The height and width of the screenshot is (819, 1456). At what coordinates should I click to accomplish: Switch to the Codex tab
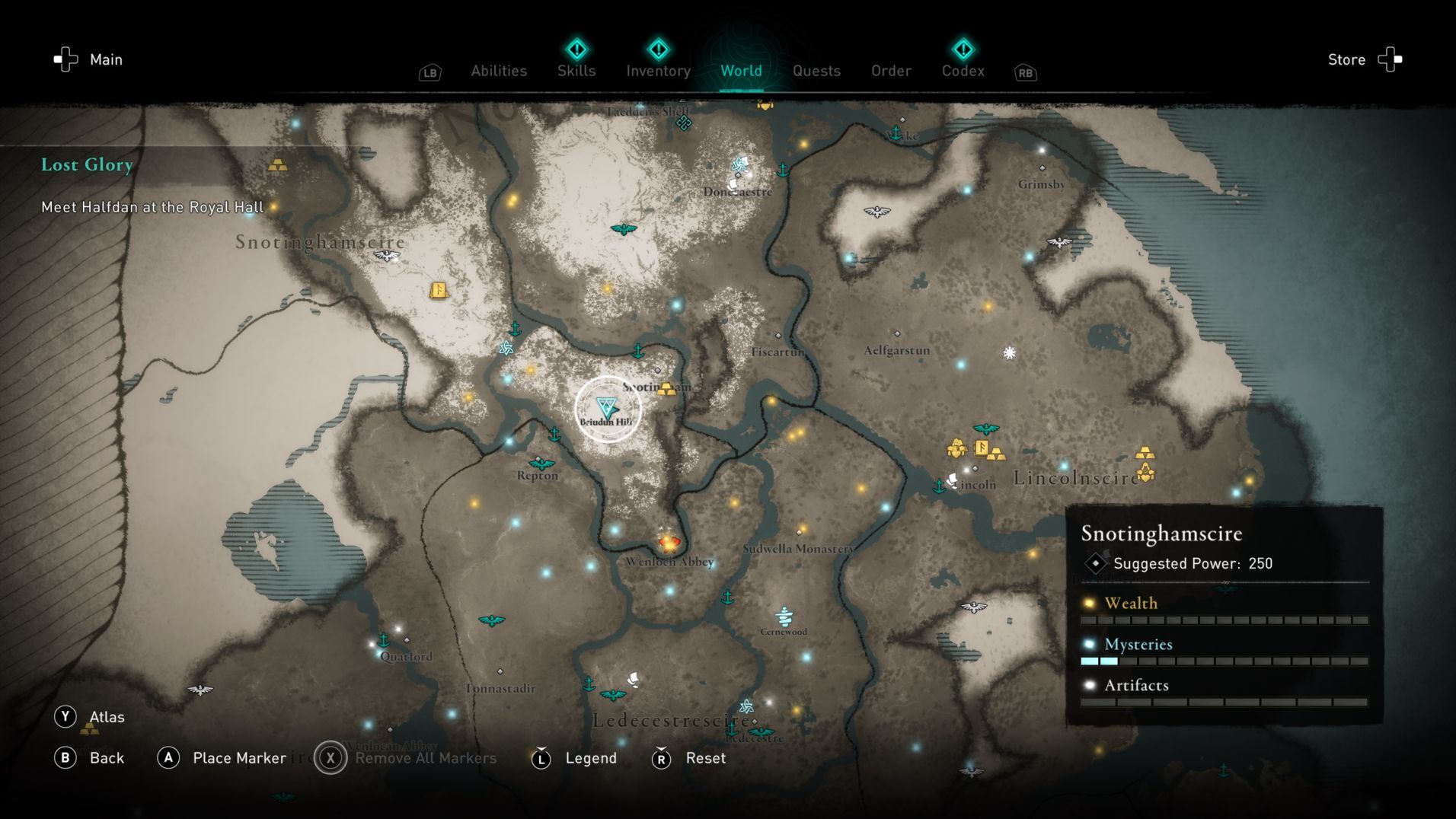coord(963,71)
